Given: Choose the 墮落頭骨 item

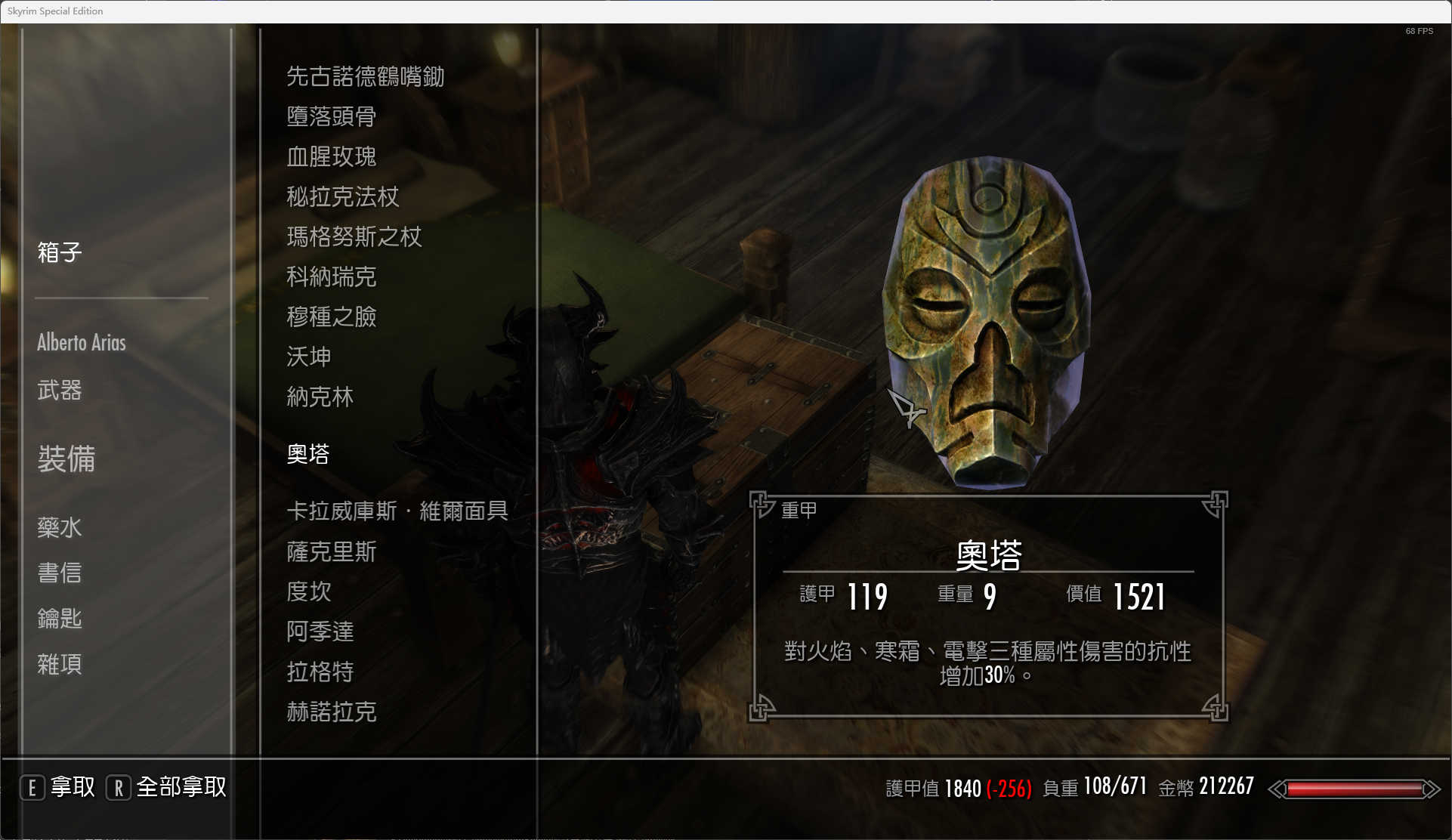Looking at the screenshot, I should pos(331,116).
